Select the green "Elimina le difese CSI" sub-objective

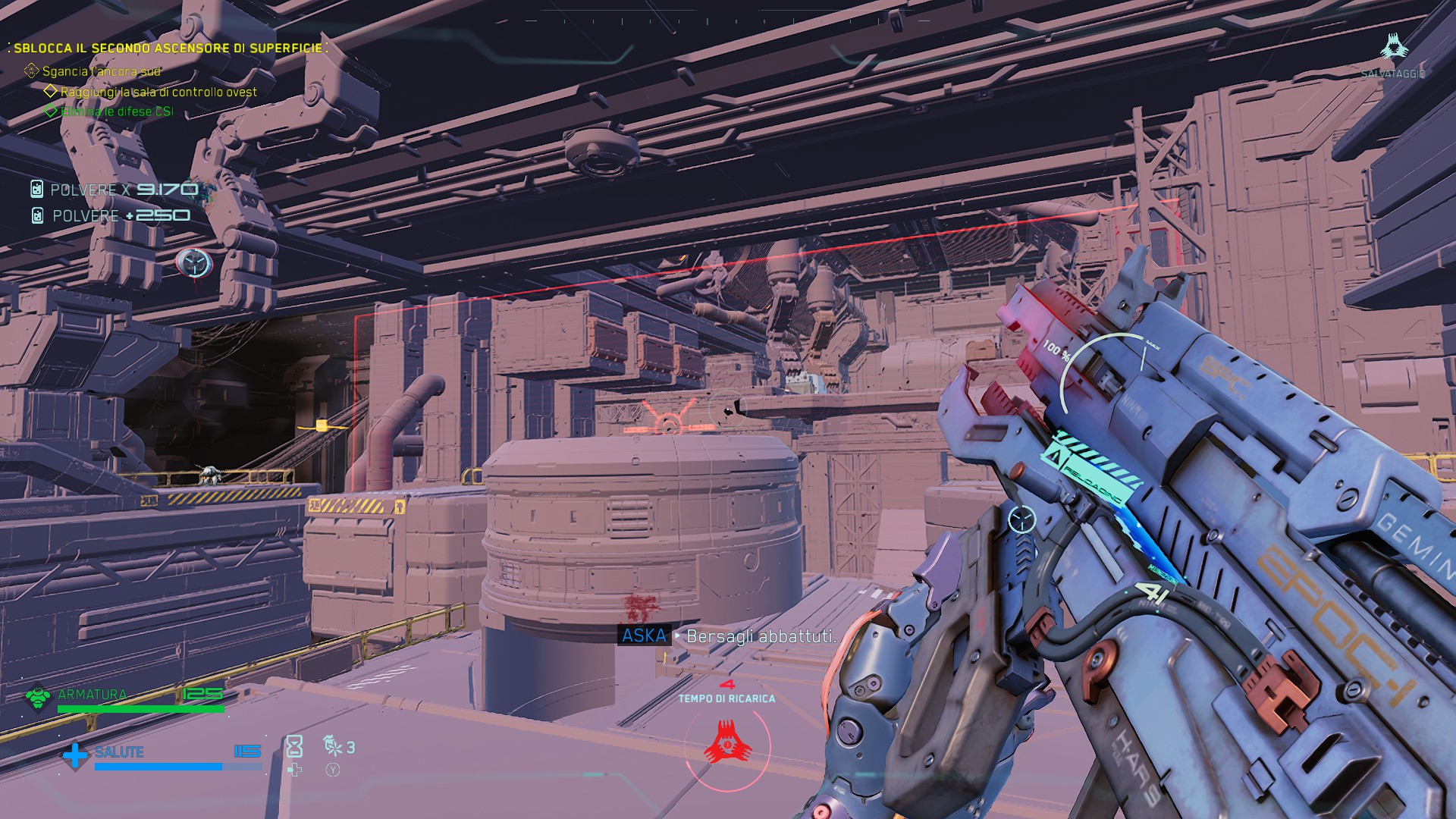point(117,111)
